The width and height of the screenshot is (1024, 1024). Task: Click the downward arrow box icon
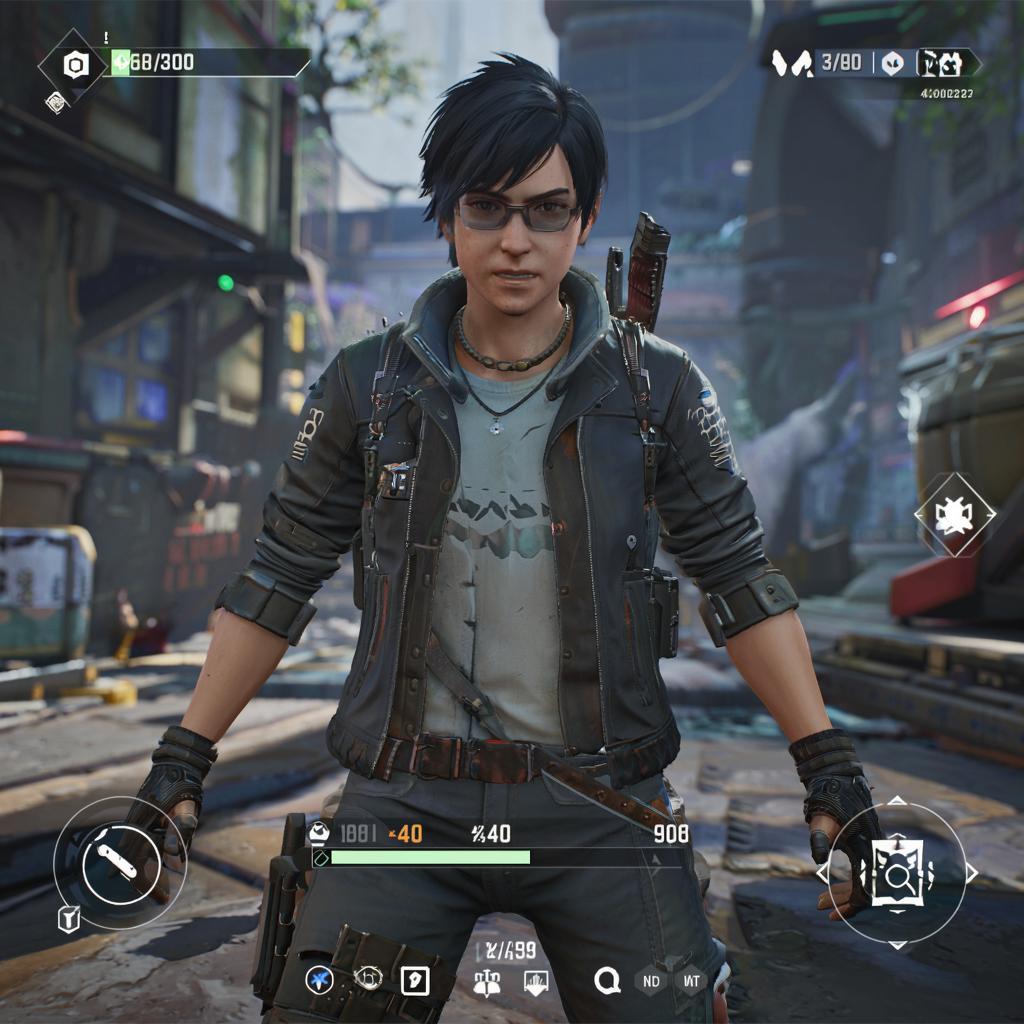tap(535, 982)
